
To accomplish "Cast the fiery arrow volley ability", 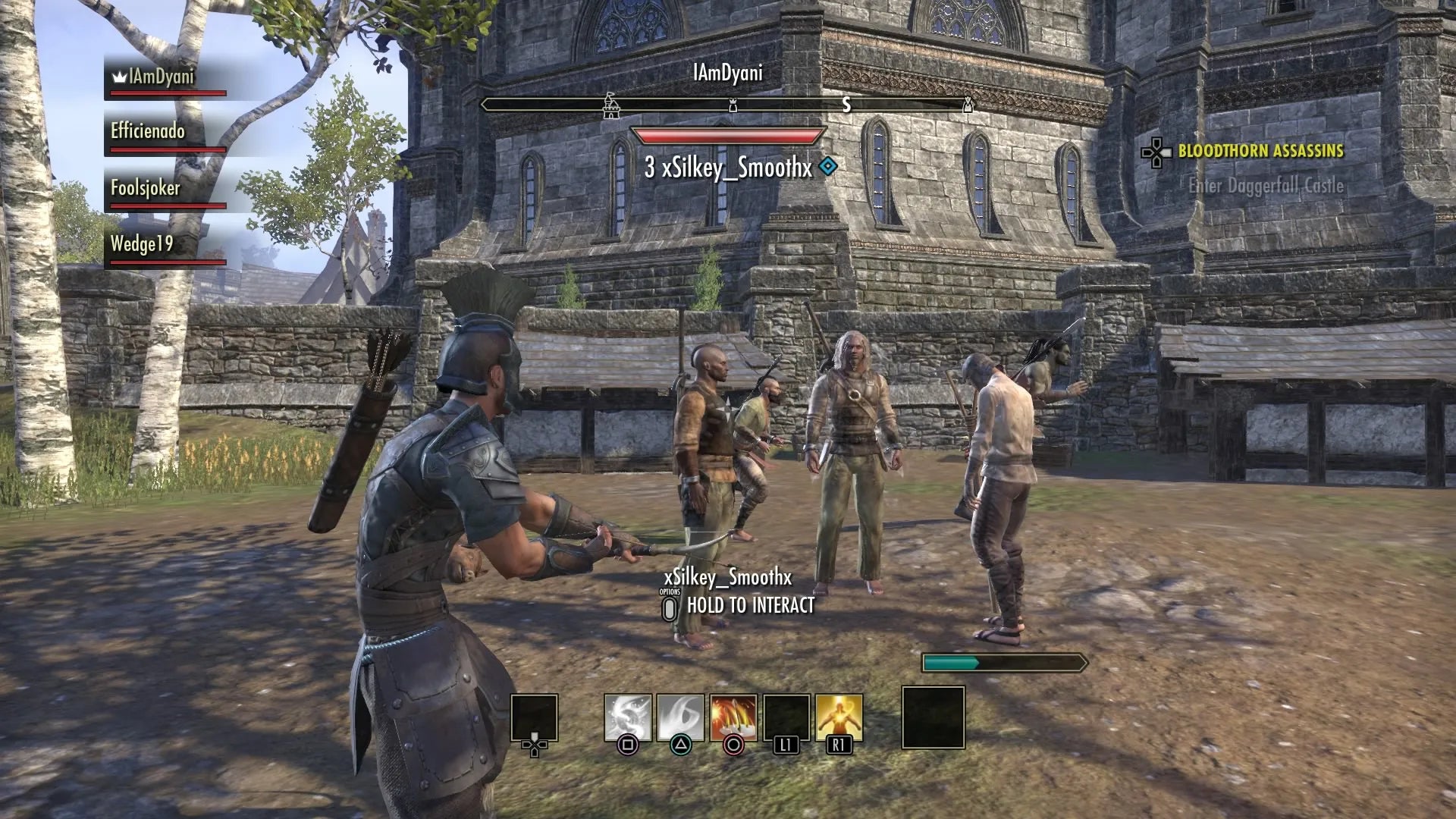I will [733, 717].
